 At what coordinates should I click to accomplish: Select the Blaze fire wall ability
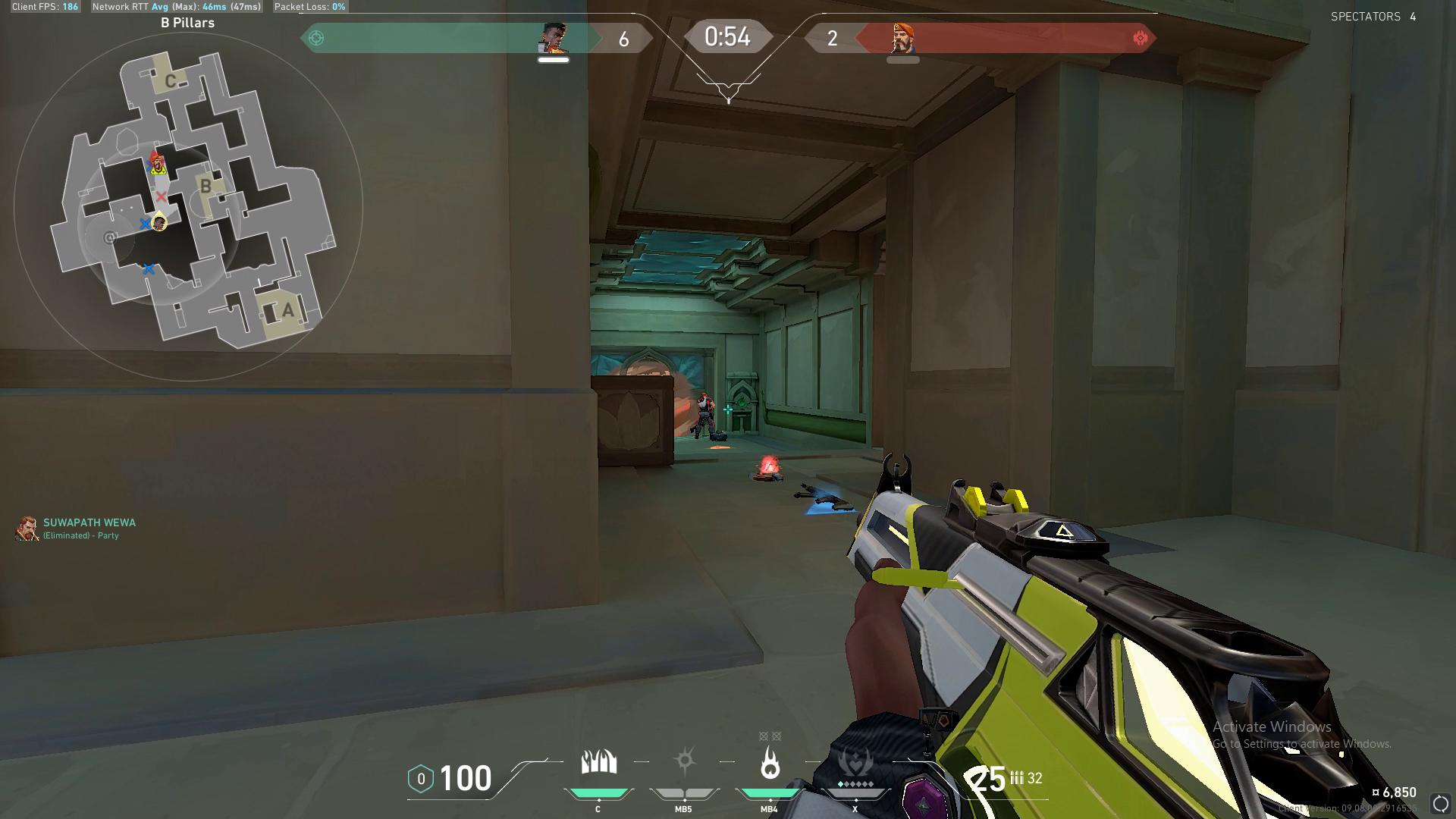(598, 763)
